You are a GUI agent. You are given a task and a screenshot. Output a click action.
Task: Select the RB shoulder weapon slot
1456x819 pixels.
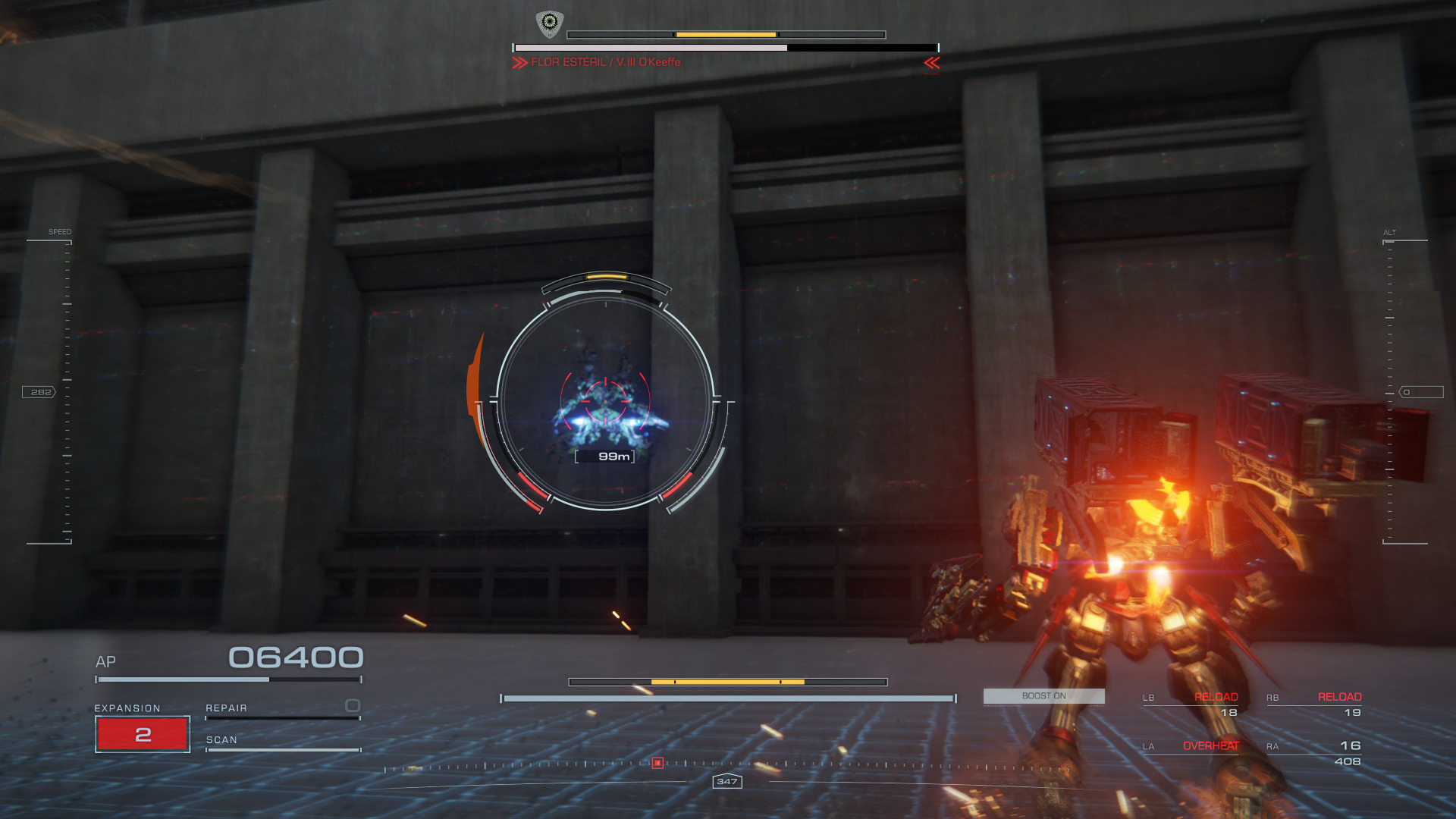click(1314, 704)
